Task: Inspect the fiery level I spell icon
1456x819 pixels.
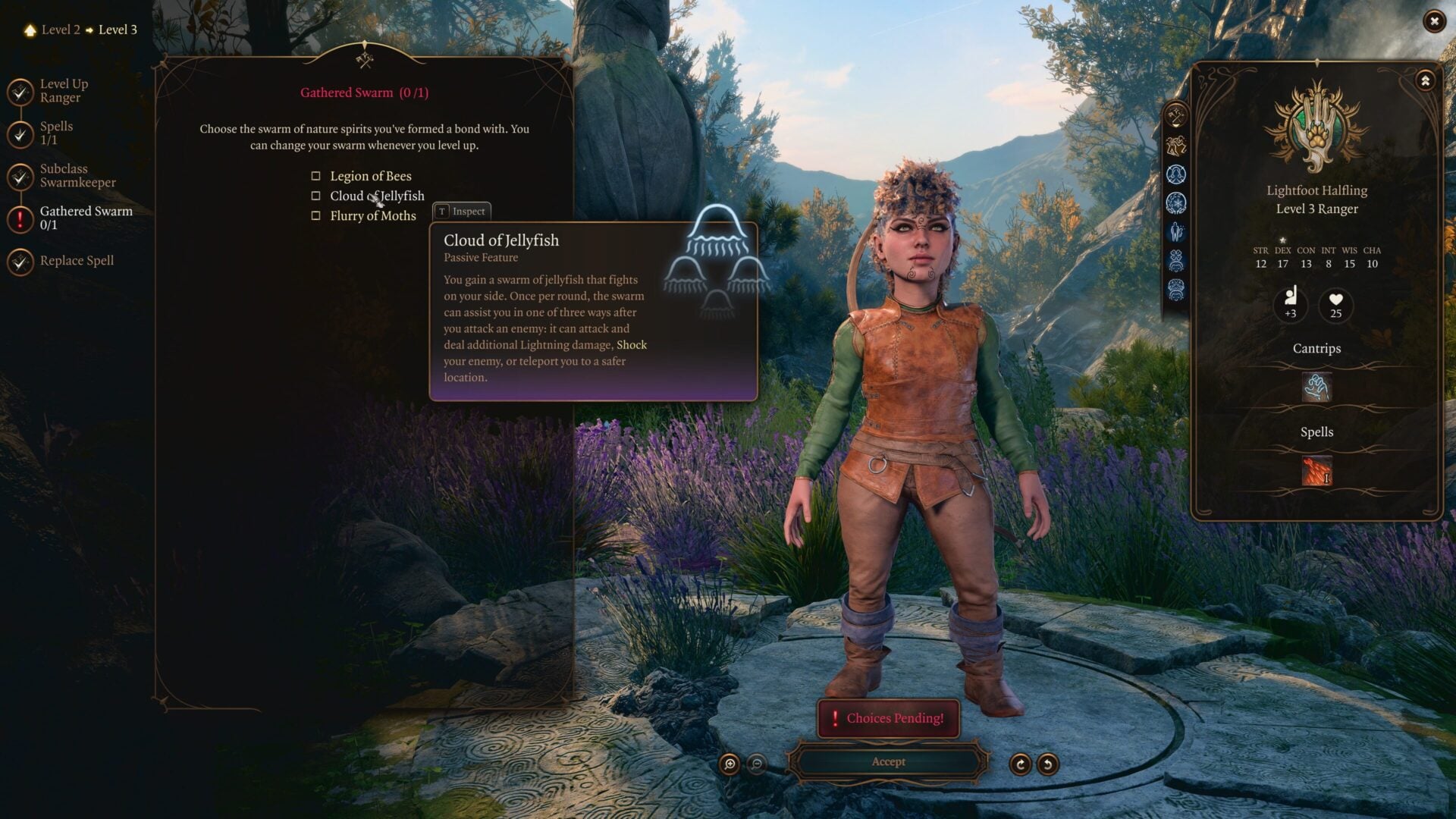Action: point(1316,470)
